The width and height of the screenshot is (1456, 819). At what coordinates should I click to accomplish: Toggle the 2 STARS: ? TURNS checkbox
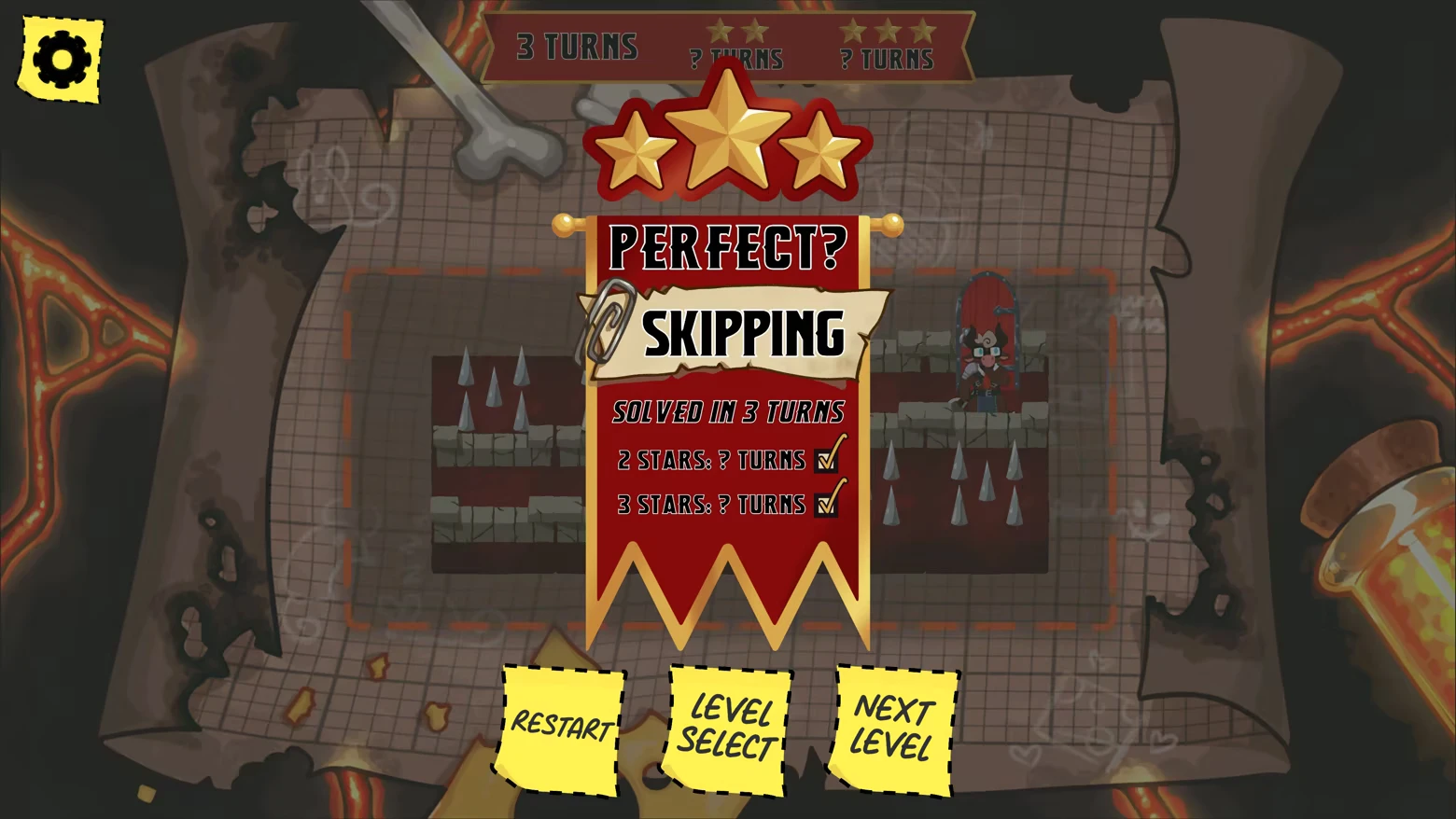(x=827, y=459)
